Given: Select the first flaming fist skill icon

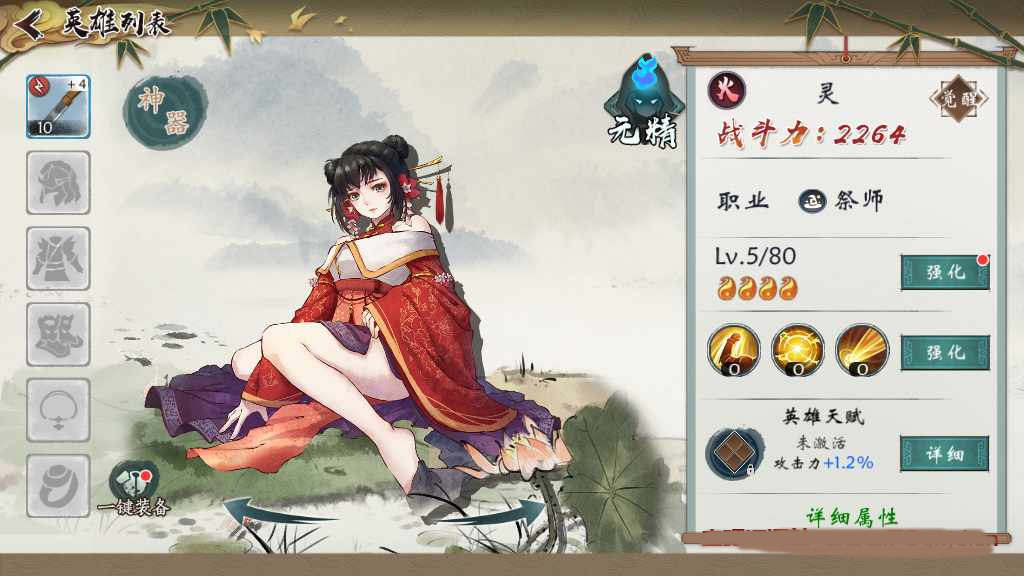Looking at the screenshot, I should pos(734,350).
